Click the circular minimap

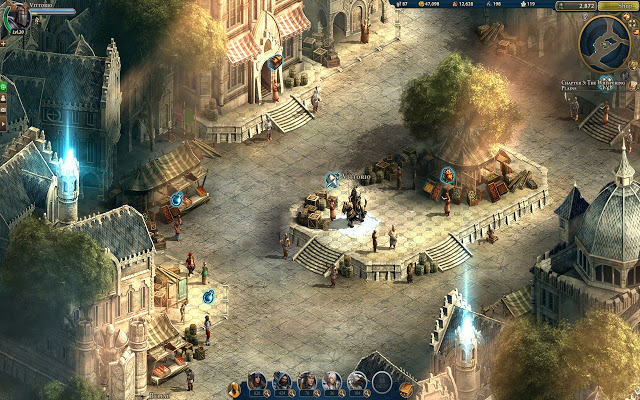(605, 40)
